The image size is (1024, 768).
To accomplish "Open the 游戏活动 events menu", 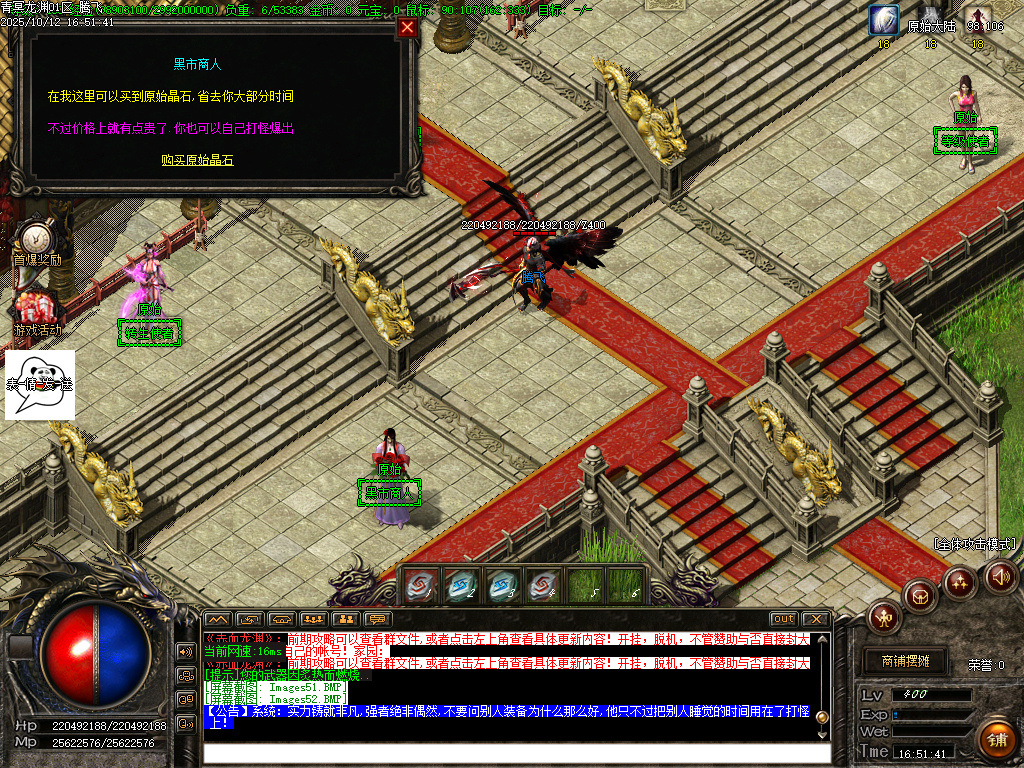I will tap(37, 313).
